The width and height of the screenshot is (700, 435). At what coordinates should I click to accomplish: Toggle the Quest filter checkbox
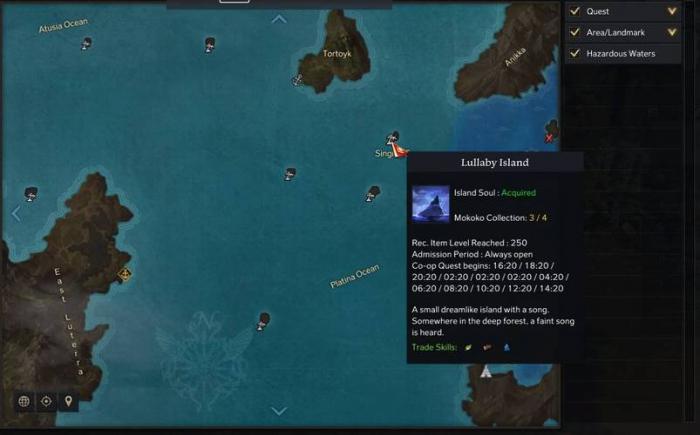click(575, 12)
